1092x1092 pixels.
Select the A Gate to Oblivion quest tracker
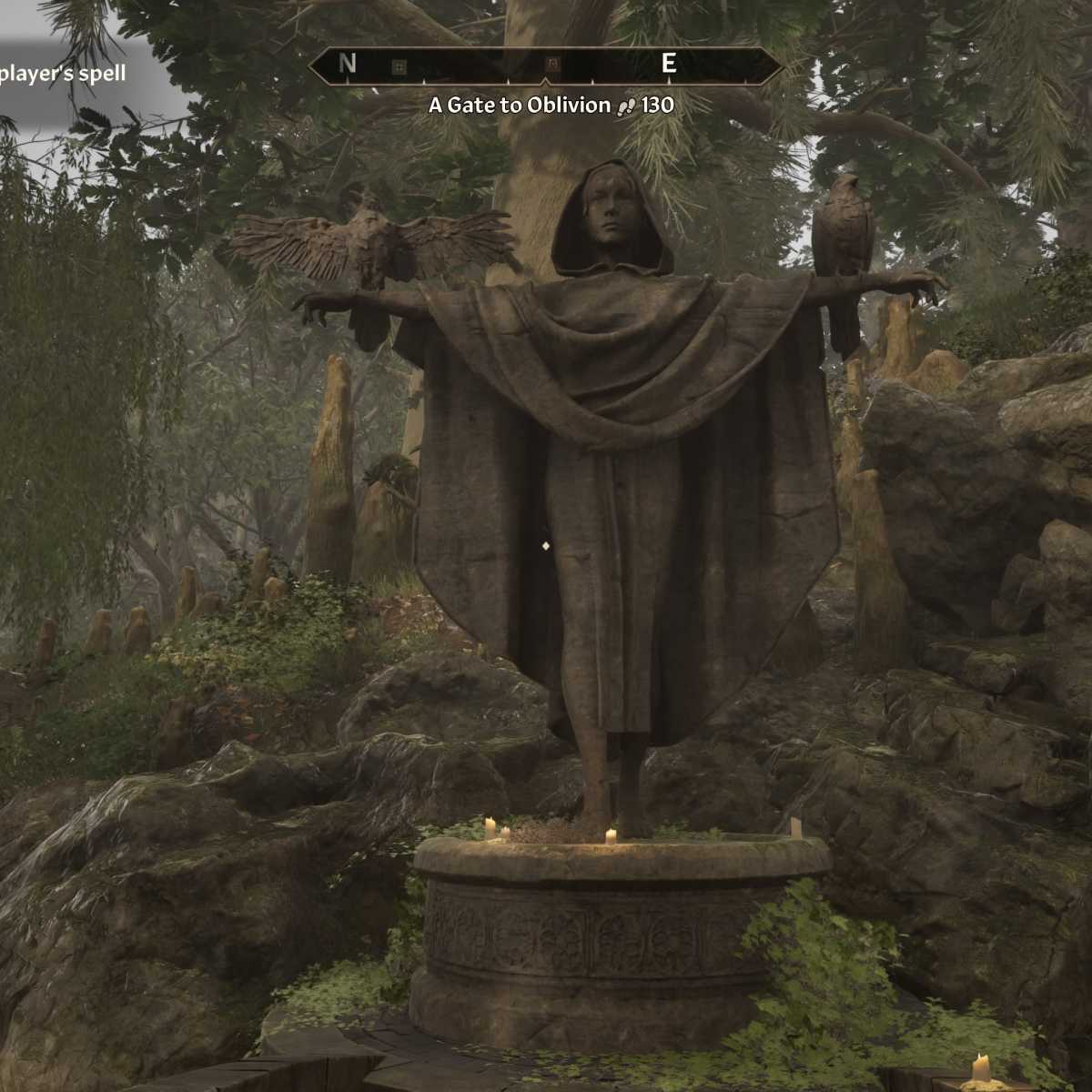[551, 106]
